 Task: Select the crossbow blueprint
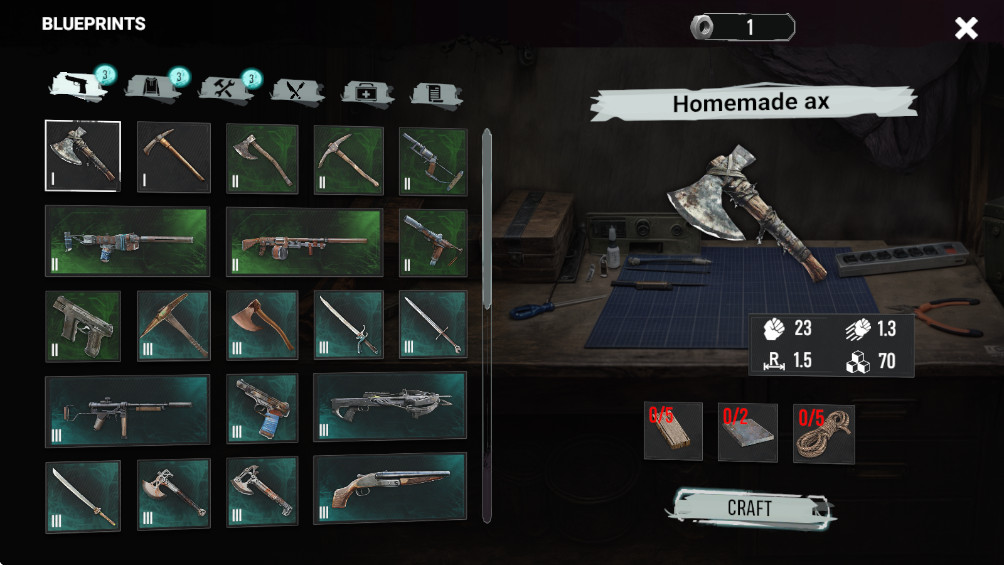click(x=389, y=407)
